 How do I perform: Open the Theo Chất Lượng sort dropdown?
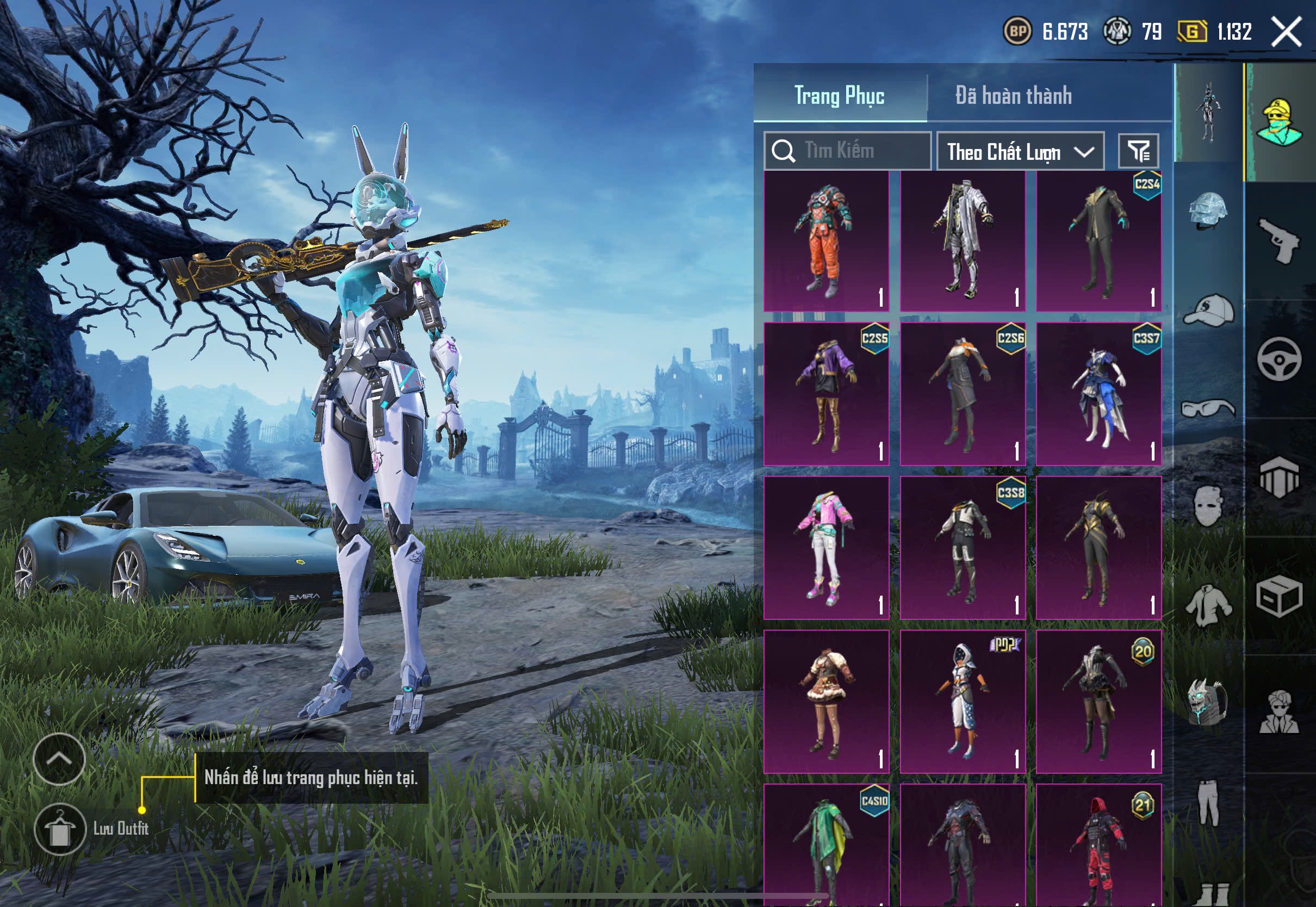click(x=1020, y=152)
